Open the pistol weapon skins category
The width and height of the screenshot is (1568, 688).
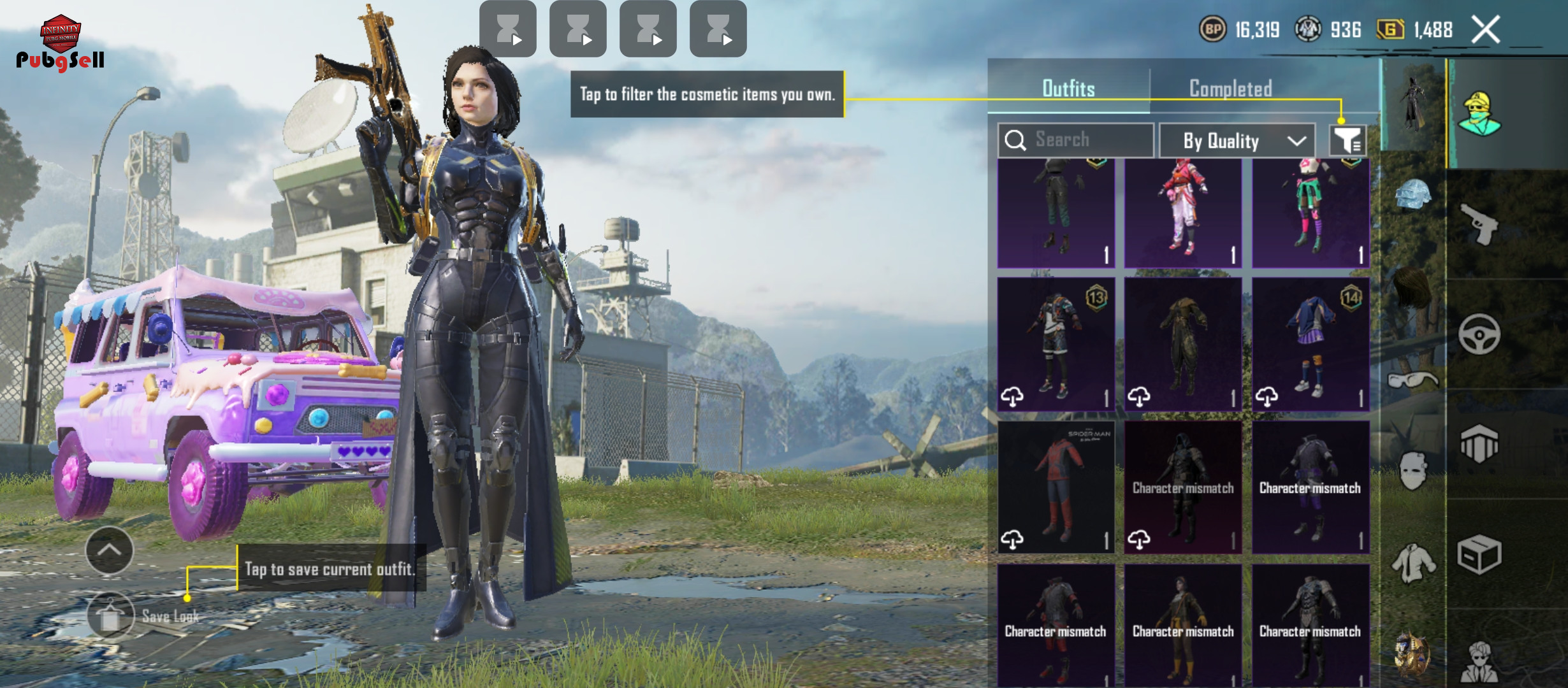1479,224
